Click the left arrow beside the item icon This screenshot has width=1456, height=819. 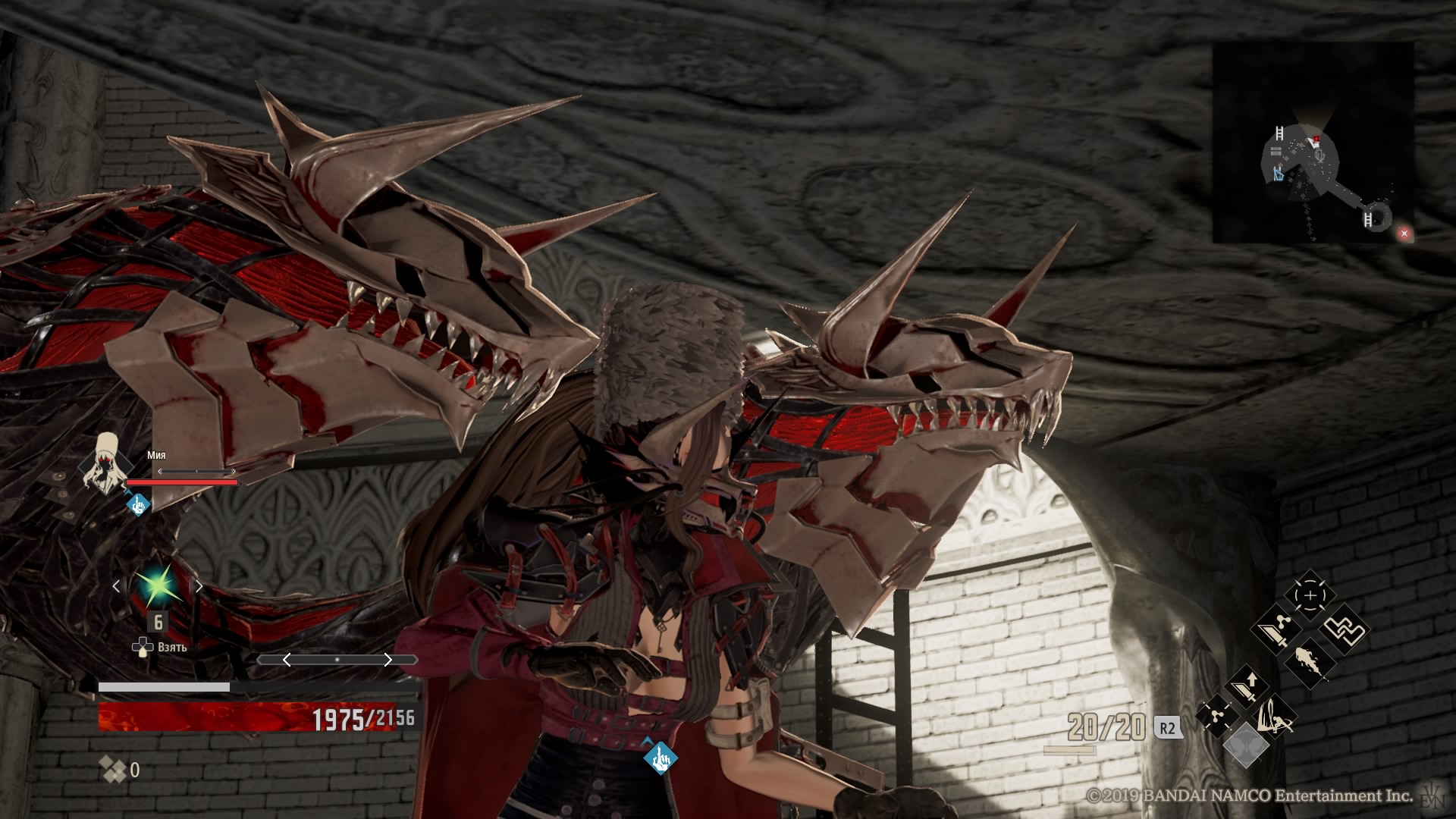click(x=118, y=586)
